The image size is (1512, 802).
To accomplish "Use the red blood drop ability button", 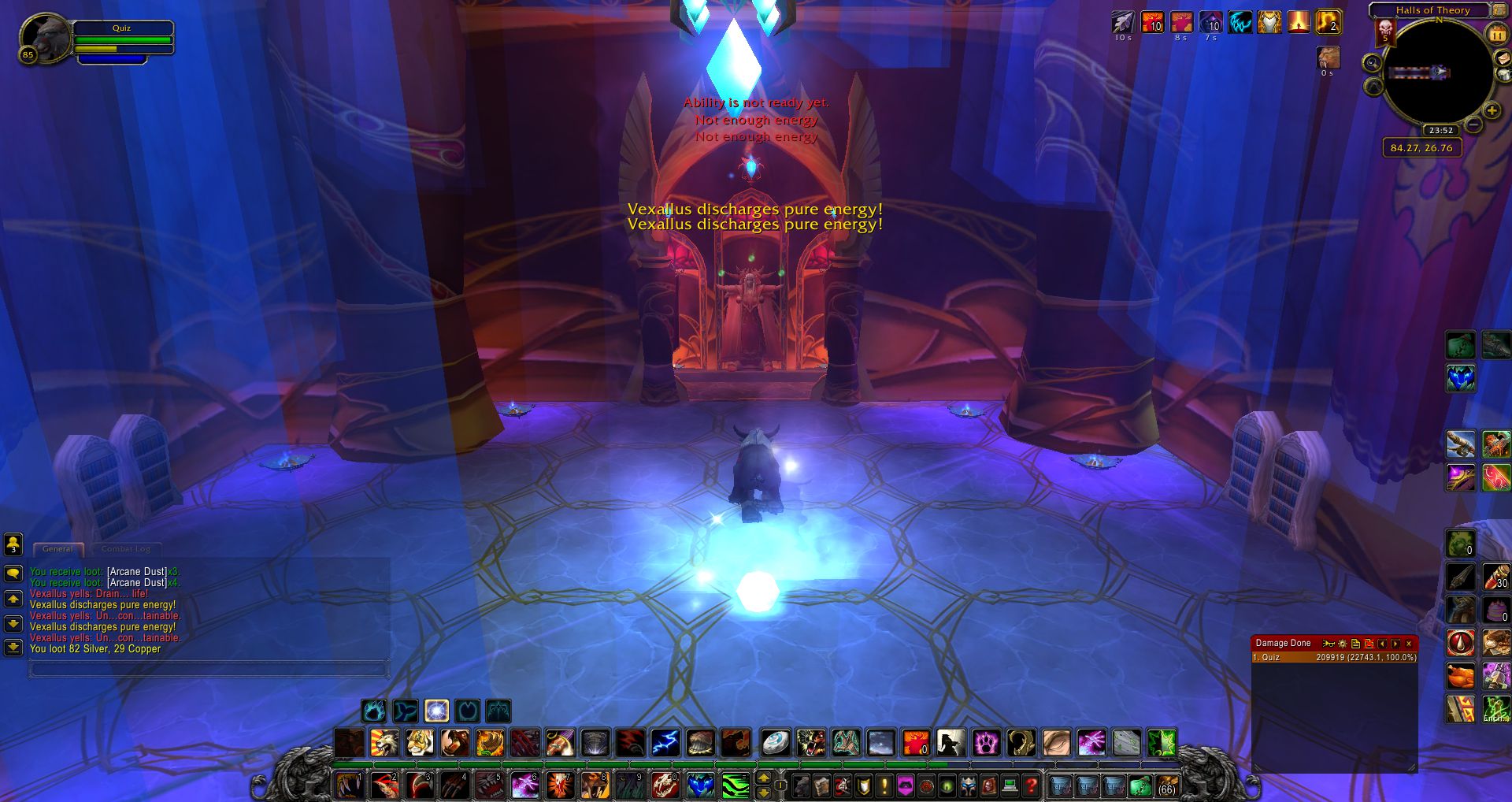I will point(1461,643).
